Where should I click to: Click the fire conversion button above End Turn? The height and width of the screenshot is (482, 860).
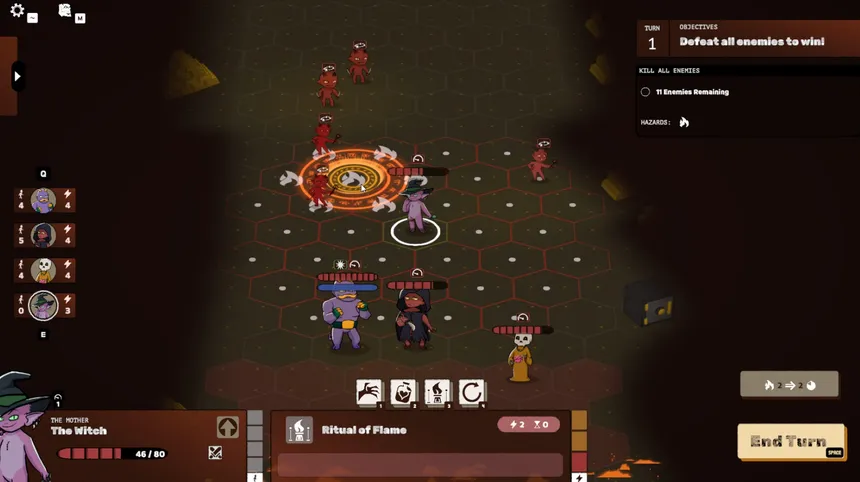(789, 384)
